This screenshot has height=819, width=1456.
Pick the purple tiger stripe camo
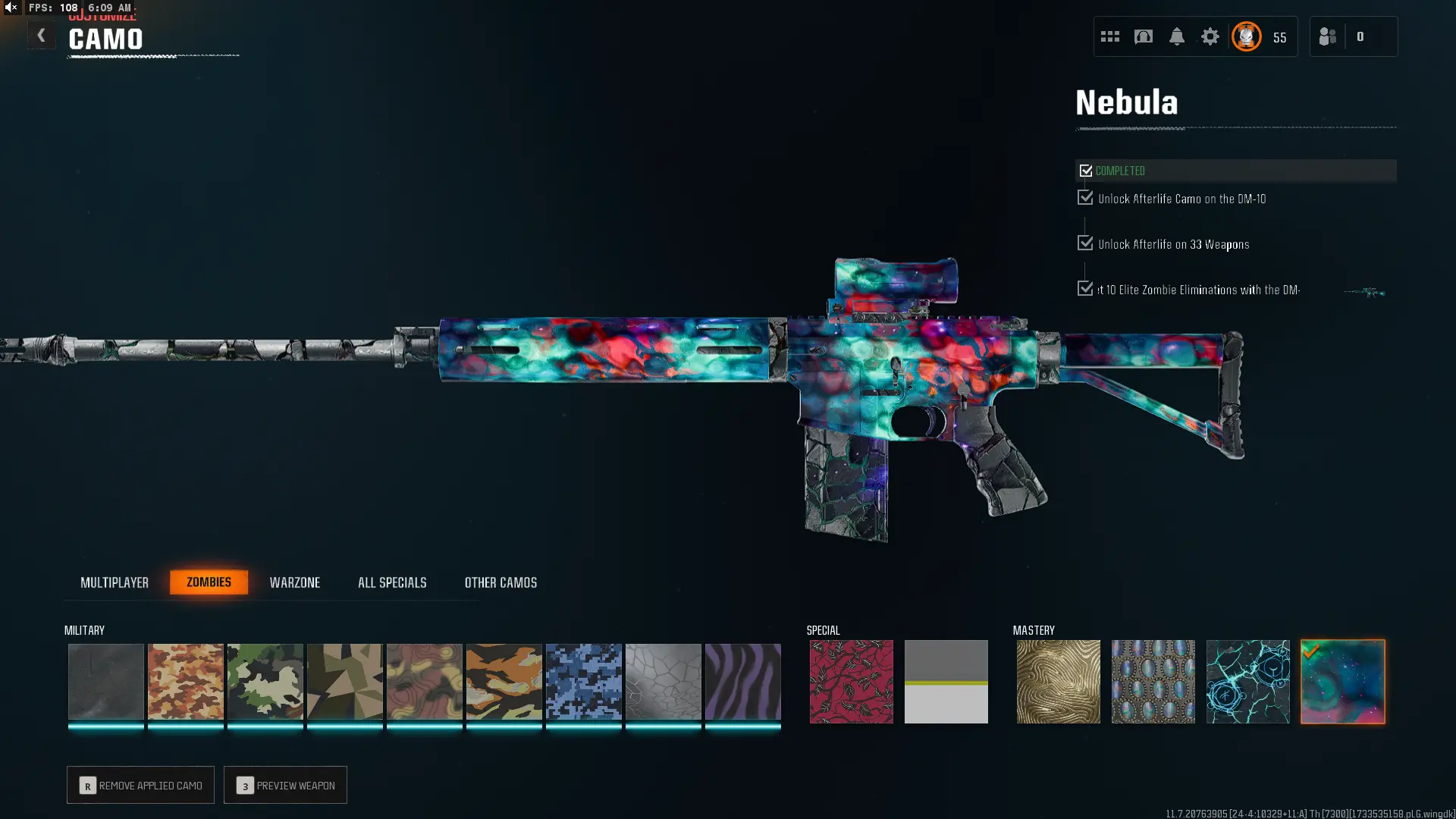pyautogui.click(x=742, y=681)
